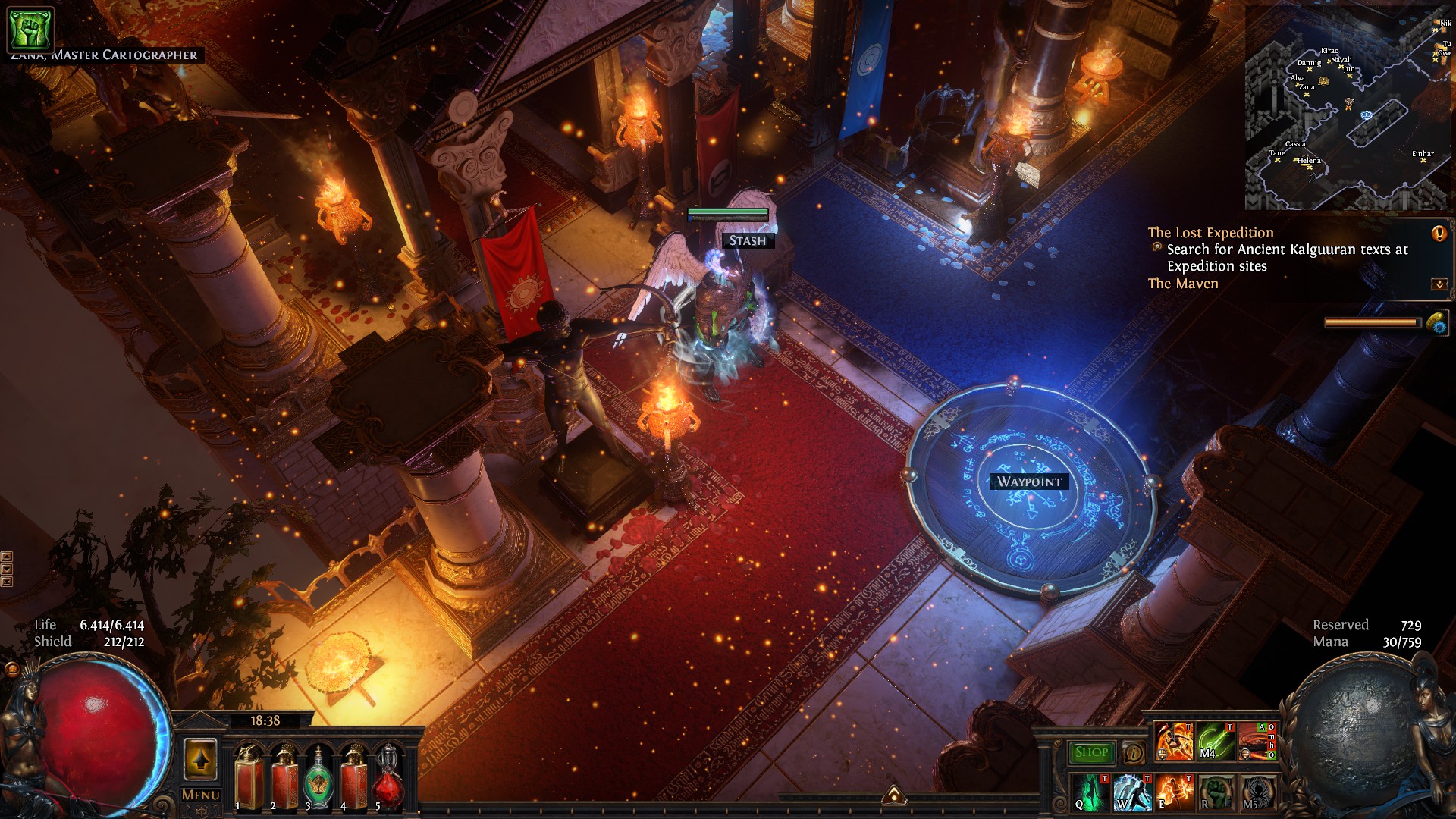1456x819 pixels.
Task: Select The Maven quest entry
Action: click(1183, 284)
